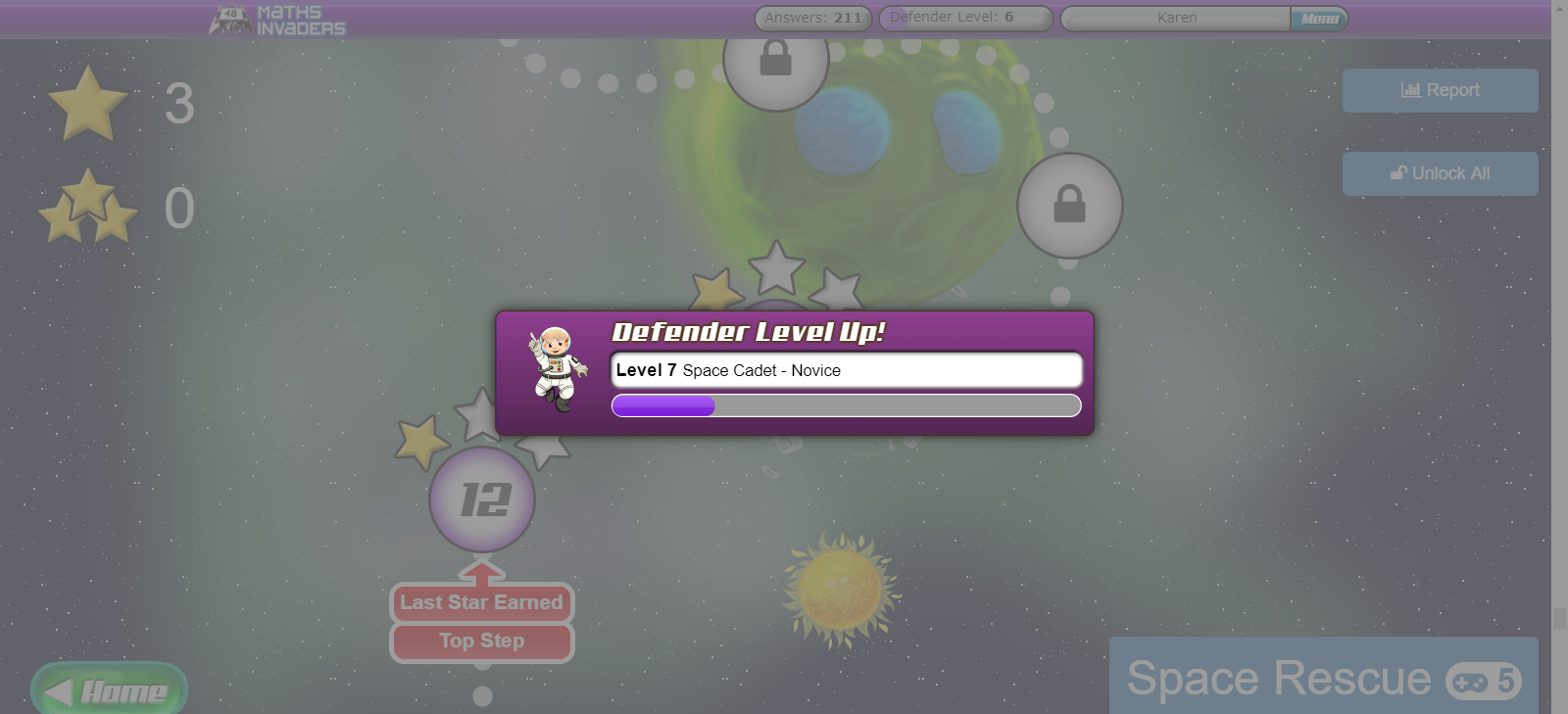Click the Maths Invaders logo
The width and height of the screenshot is (1568, 714).
coord(277,19)
